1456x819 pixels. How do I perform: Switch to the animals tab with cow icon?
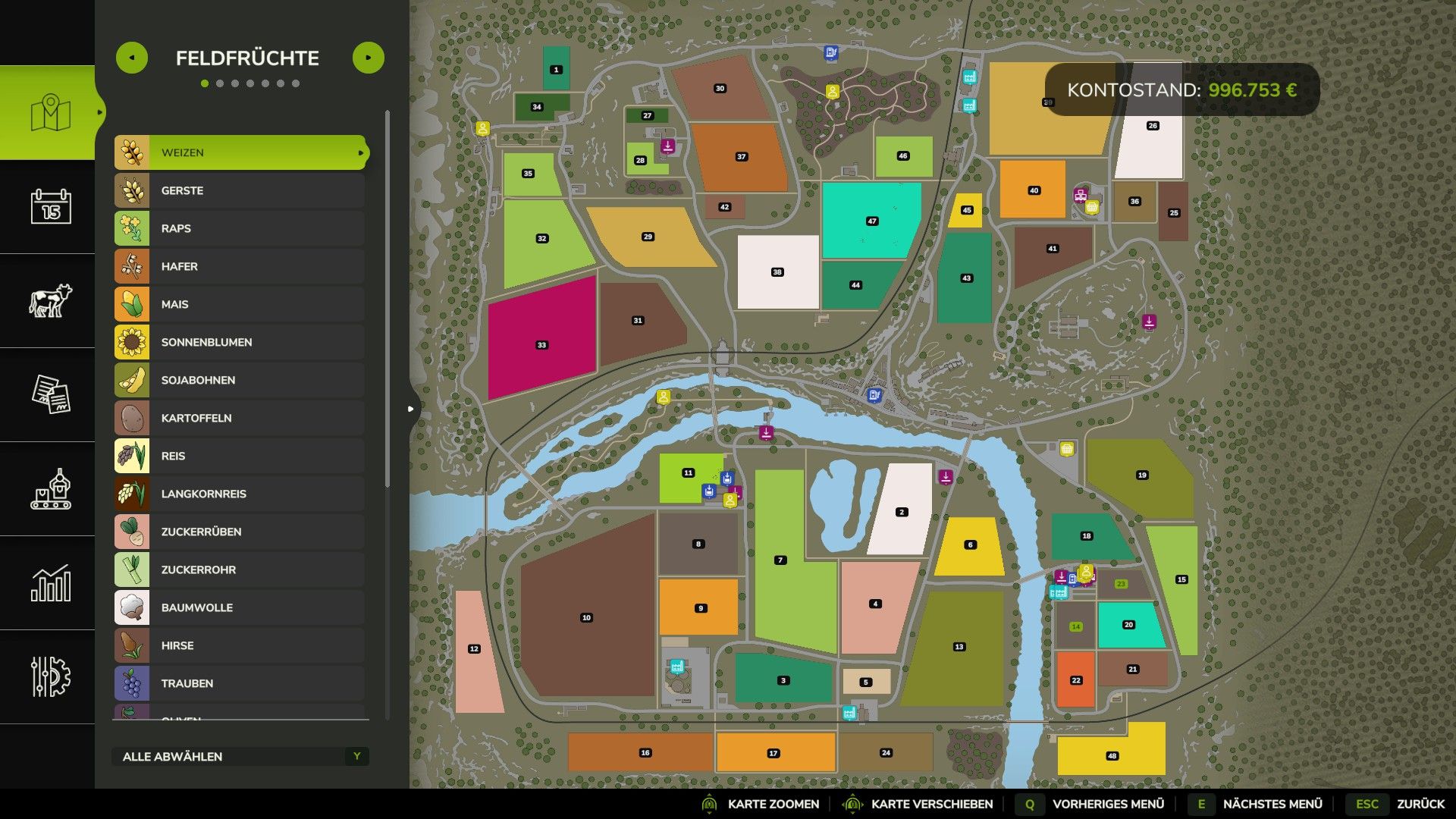[50, 300]
